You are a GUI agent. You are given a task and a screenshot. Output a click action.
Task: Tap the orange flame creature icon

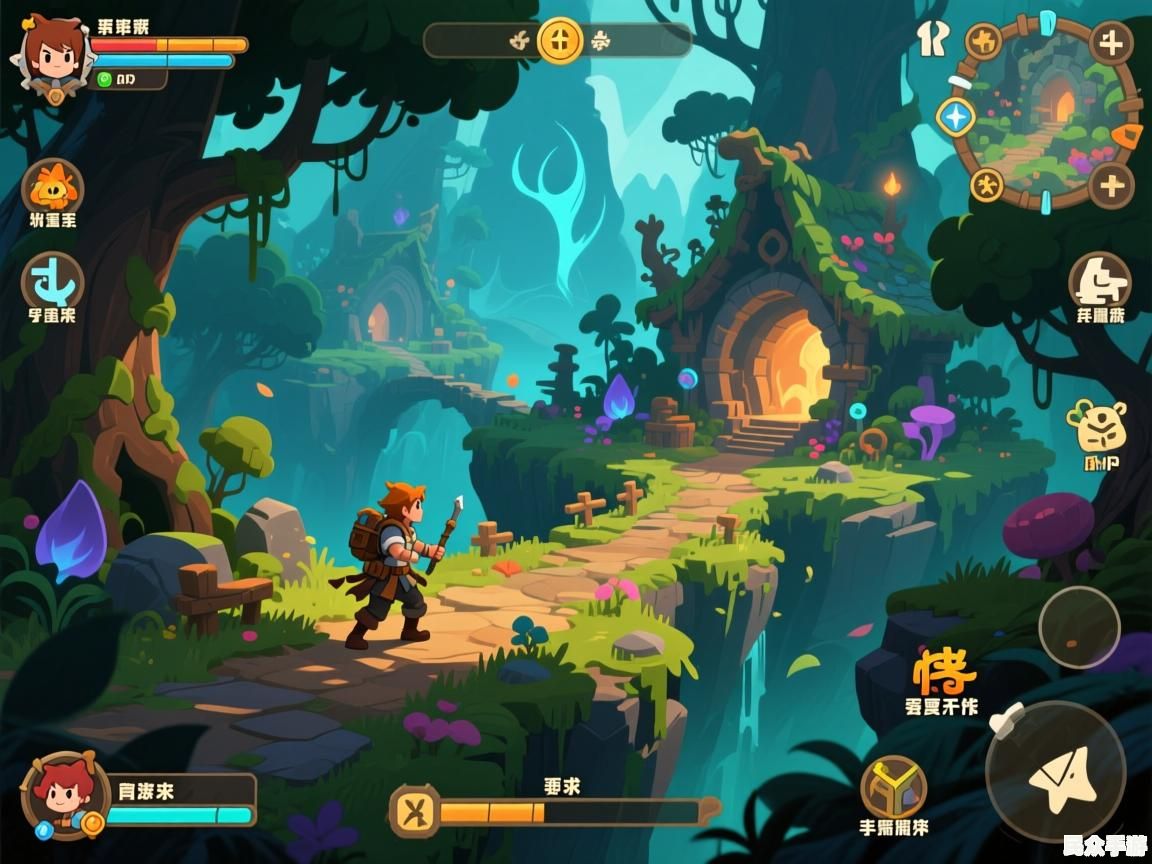(52, 187)
